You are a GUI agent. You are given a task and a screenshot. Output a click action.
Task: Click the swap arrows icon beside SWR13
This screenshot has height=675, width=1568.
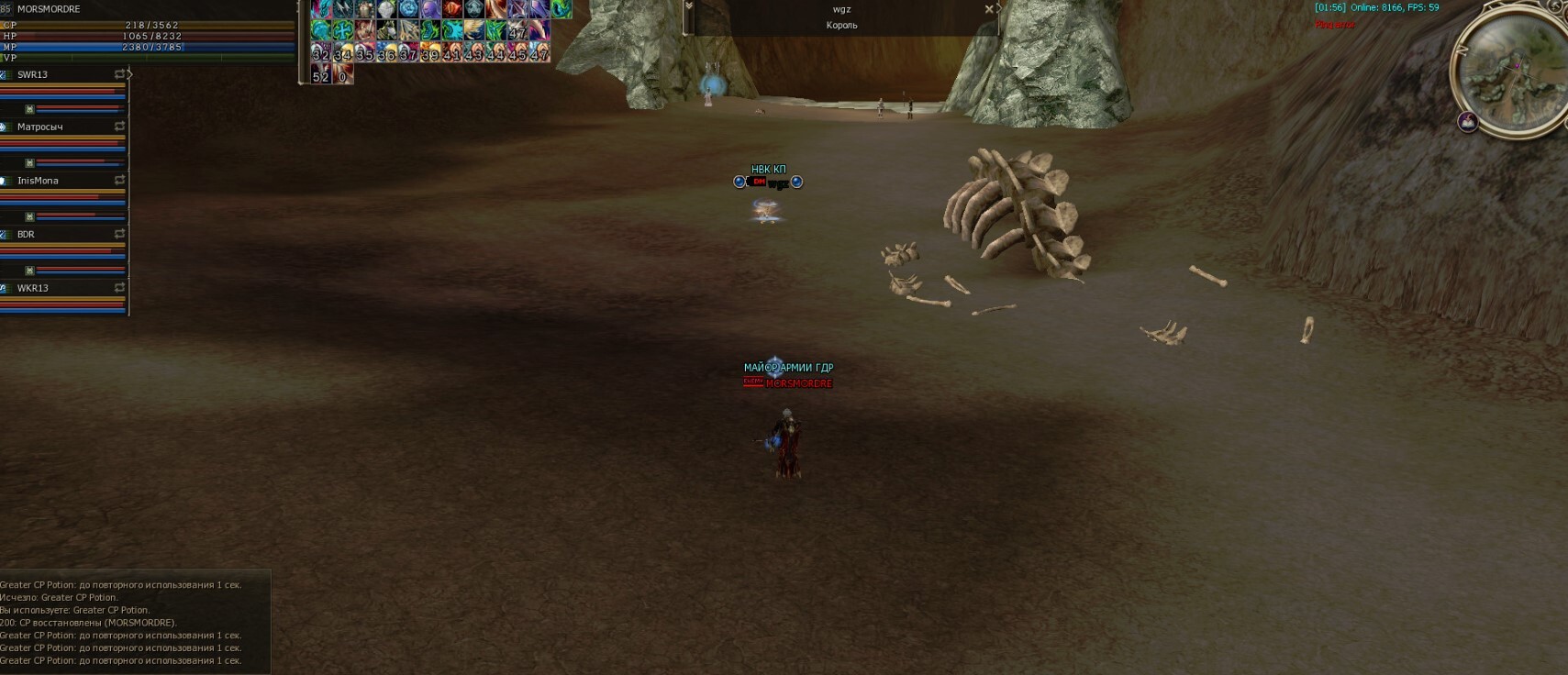119,74
